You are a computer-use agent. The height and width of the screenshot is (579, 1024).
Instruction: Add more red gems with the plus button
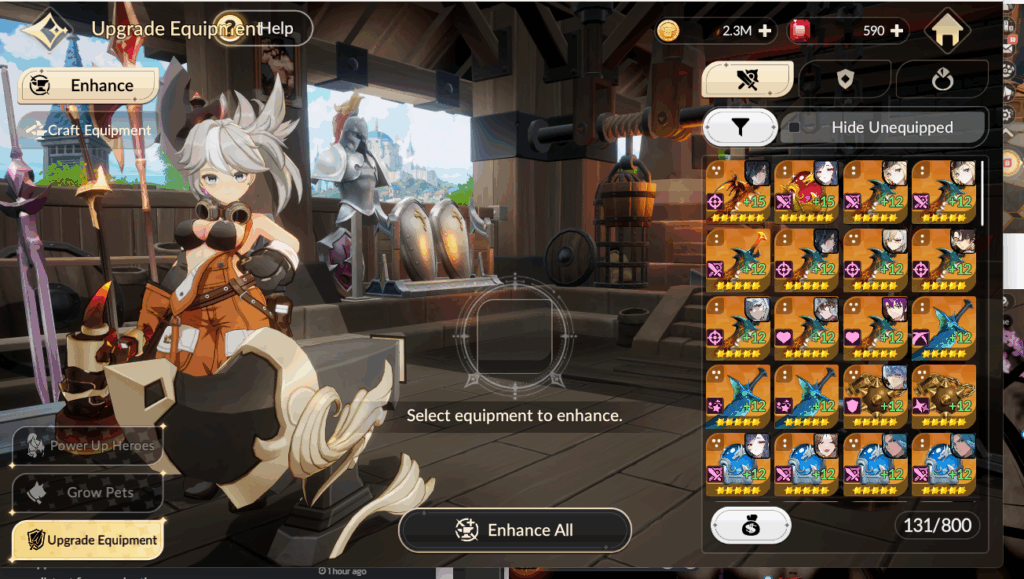(x=897, y=31)
